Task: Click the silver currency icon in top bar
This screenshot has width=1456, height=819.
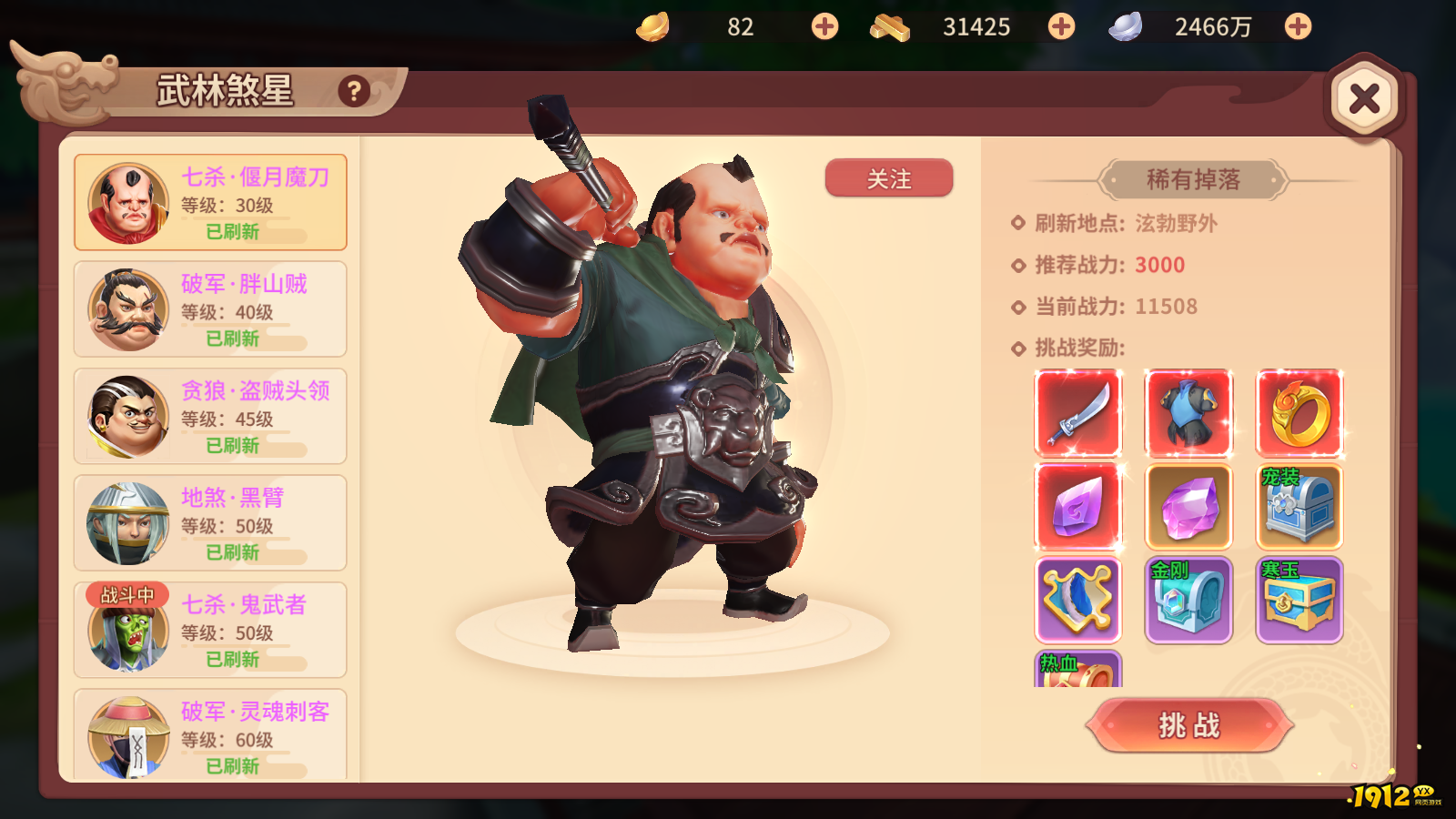Action: [1128, 26]
